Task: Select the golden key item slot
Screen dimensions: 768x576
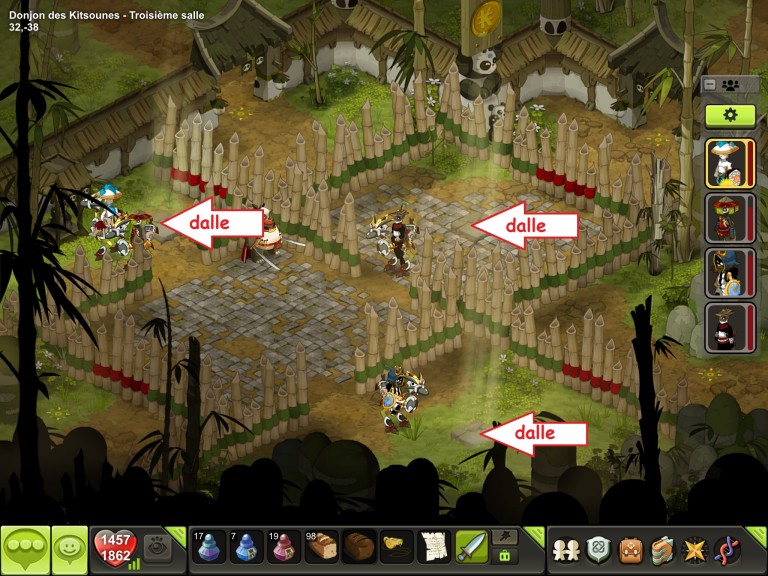Action: 397,547
